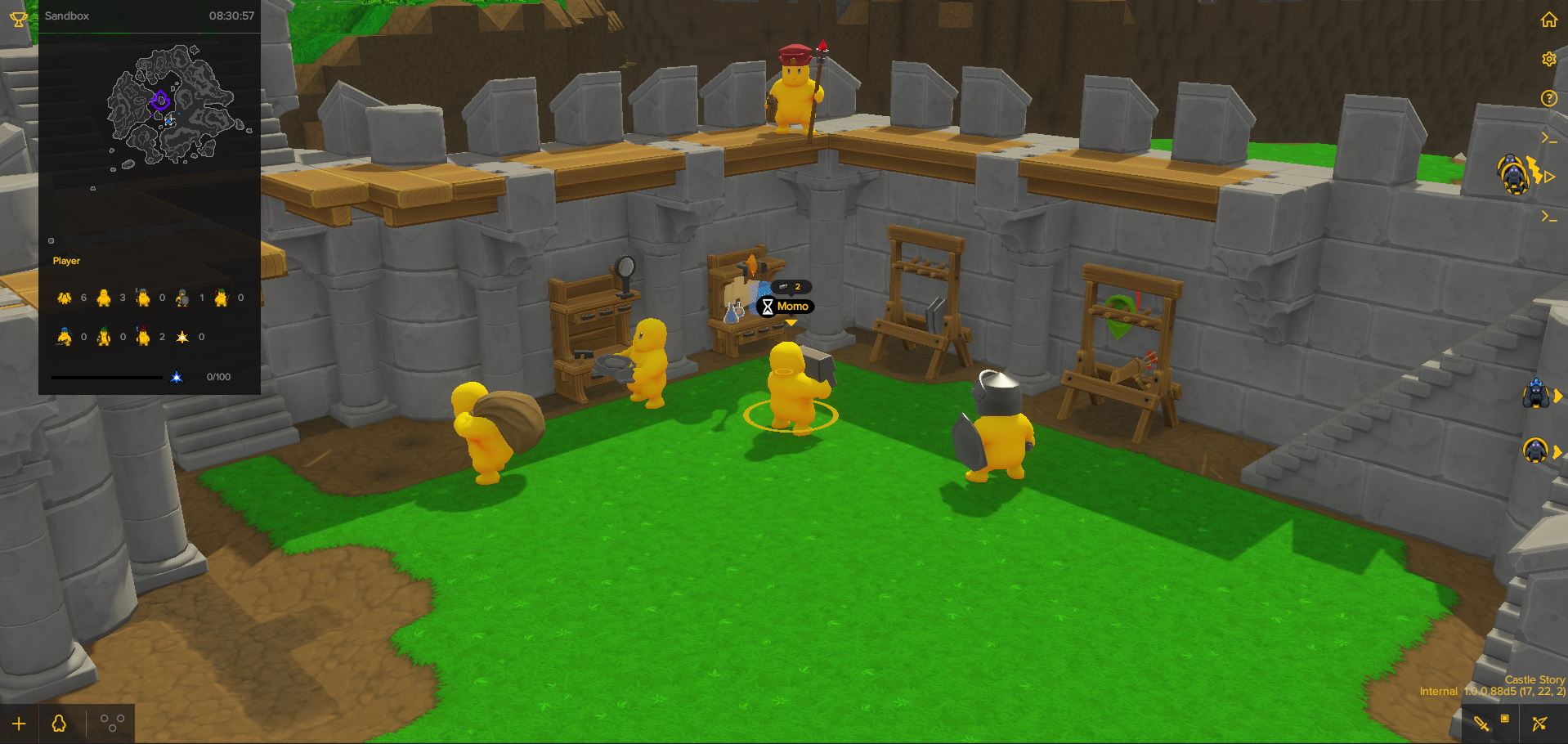Click the Player panel heading
Viewport: 1568px width, 744px height.
[66, 261]
